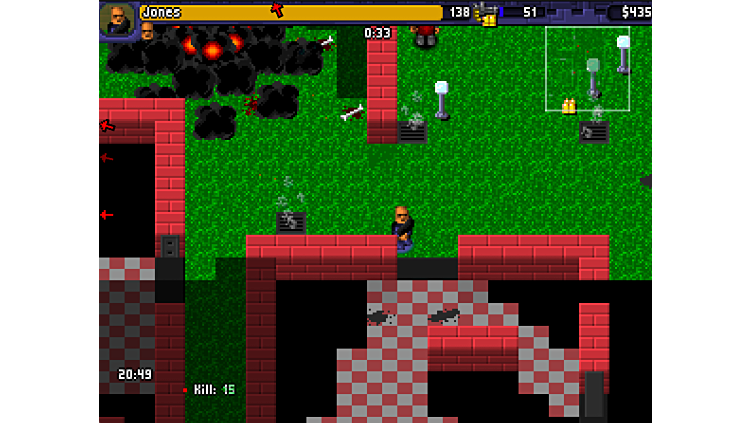Open the white-outlined minimap frame
Screen dimensions: 752x423
tap(587, 68)
